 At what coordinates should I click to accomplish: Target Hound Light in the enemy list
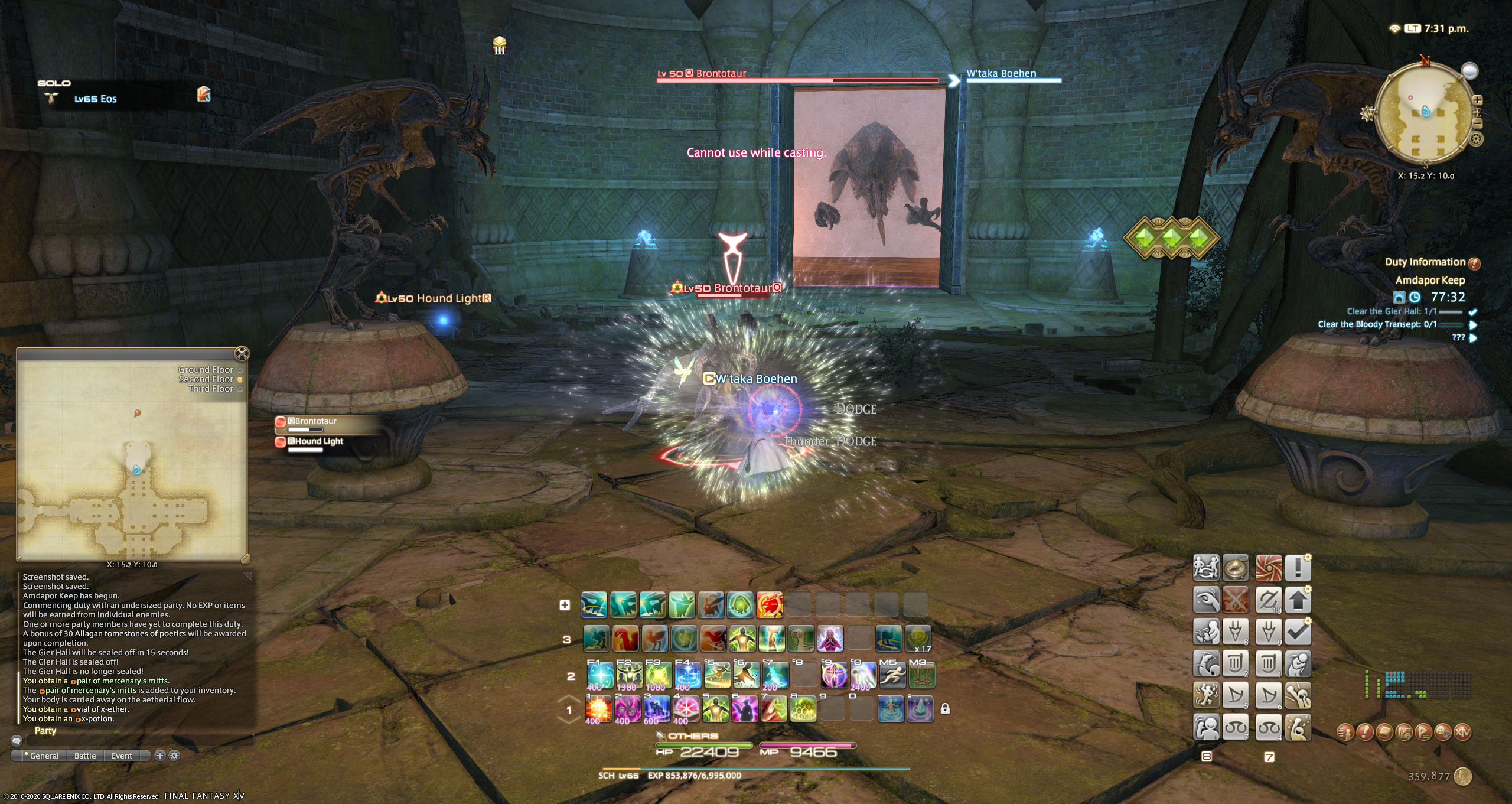[318, 442]
